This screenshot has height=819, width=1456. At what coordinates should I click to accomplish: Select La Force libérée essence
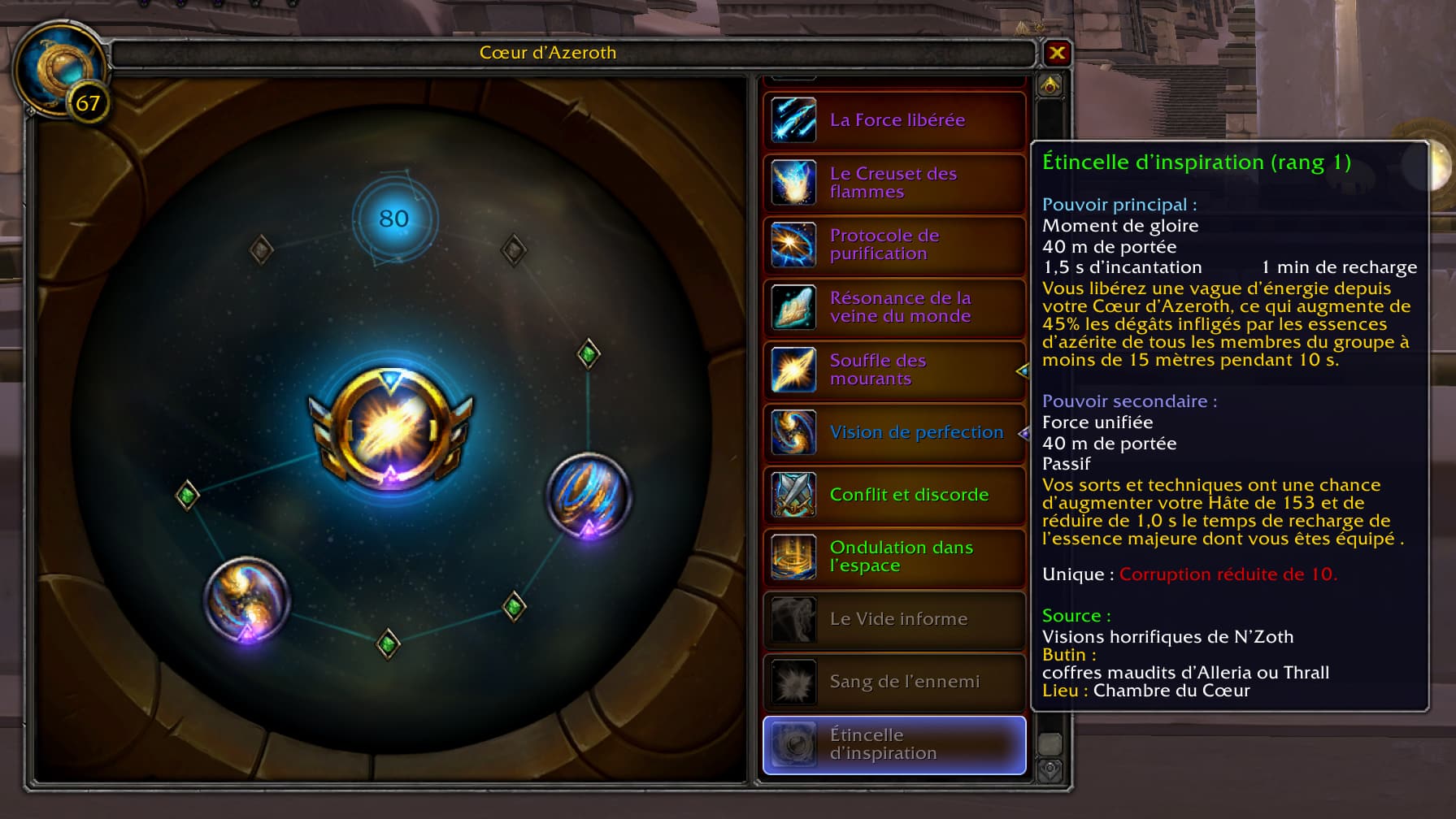click(x=894, y=120)
